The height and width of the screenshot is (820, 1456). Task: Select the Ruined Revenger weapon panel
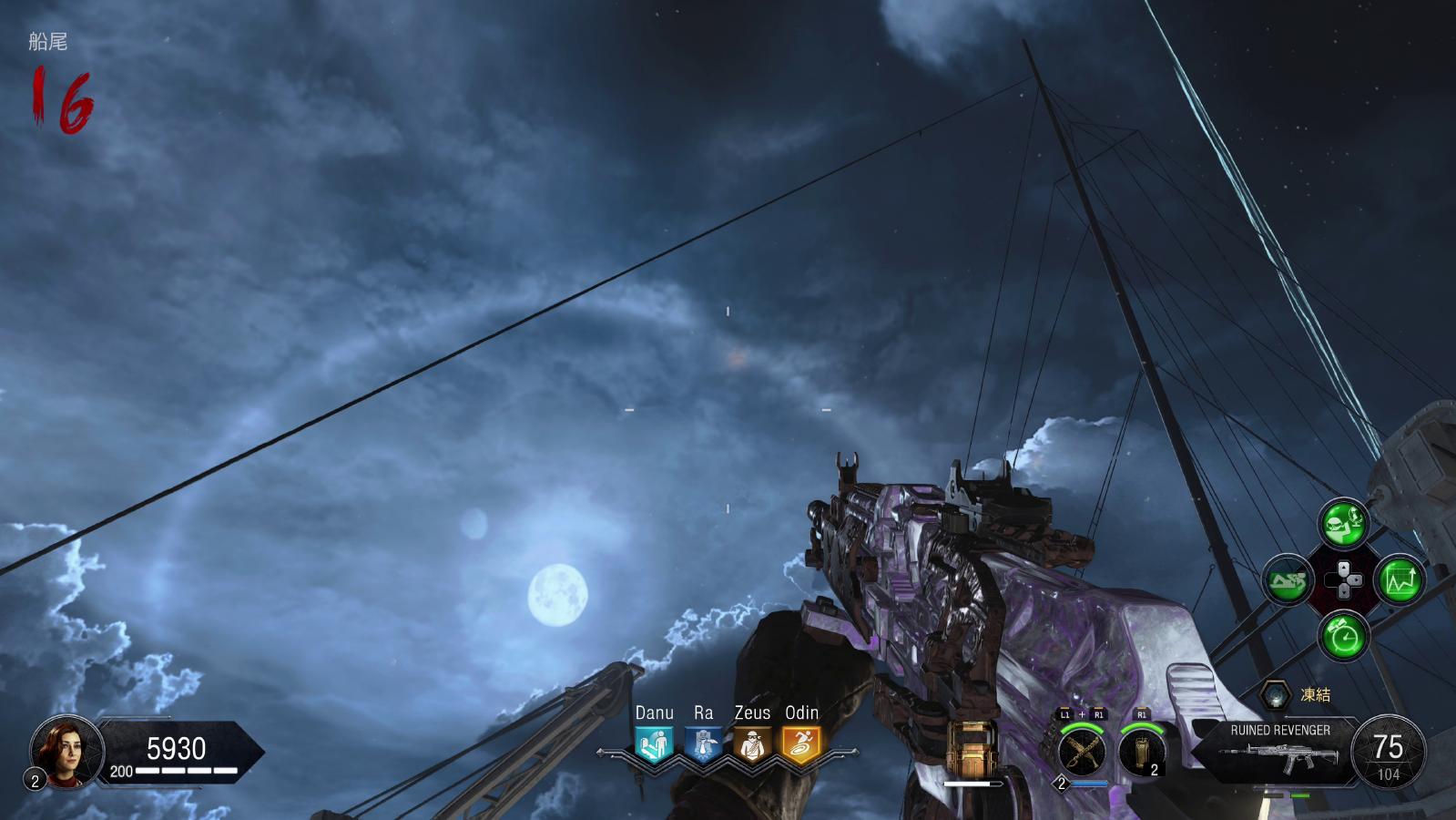[x=1280, y=749]
